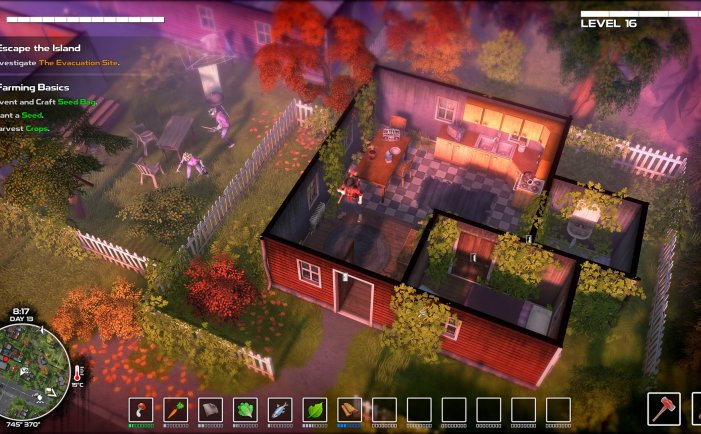This screenshot has width=701, height=434.
Task: Click the equipped red hammer slot
Action: pyautogui.click(x=664, y=408)
